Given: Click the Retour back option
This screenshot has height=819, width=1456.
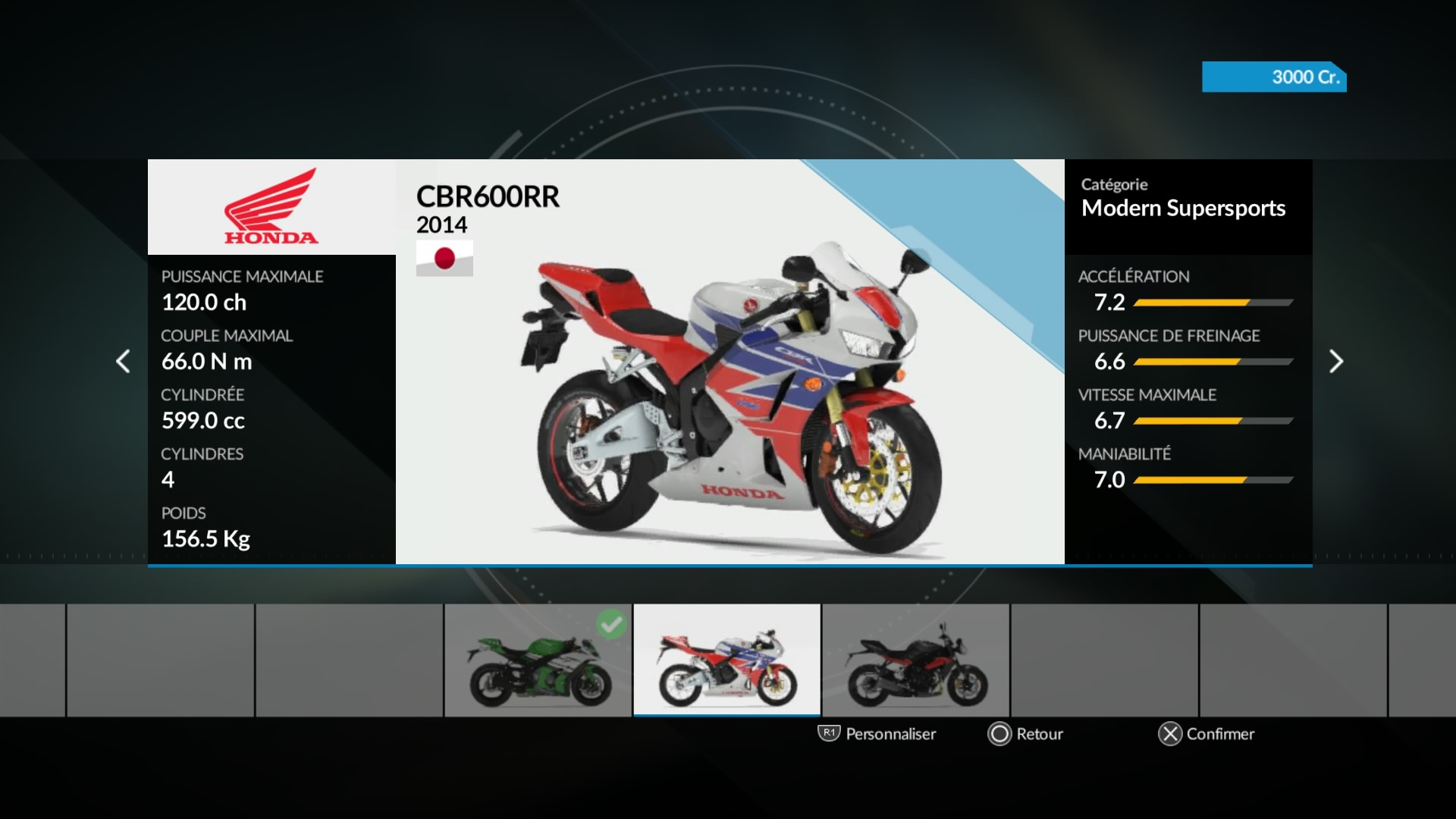Looking at the screenshot, I should pos(1025,733).
